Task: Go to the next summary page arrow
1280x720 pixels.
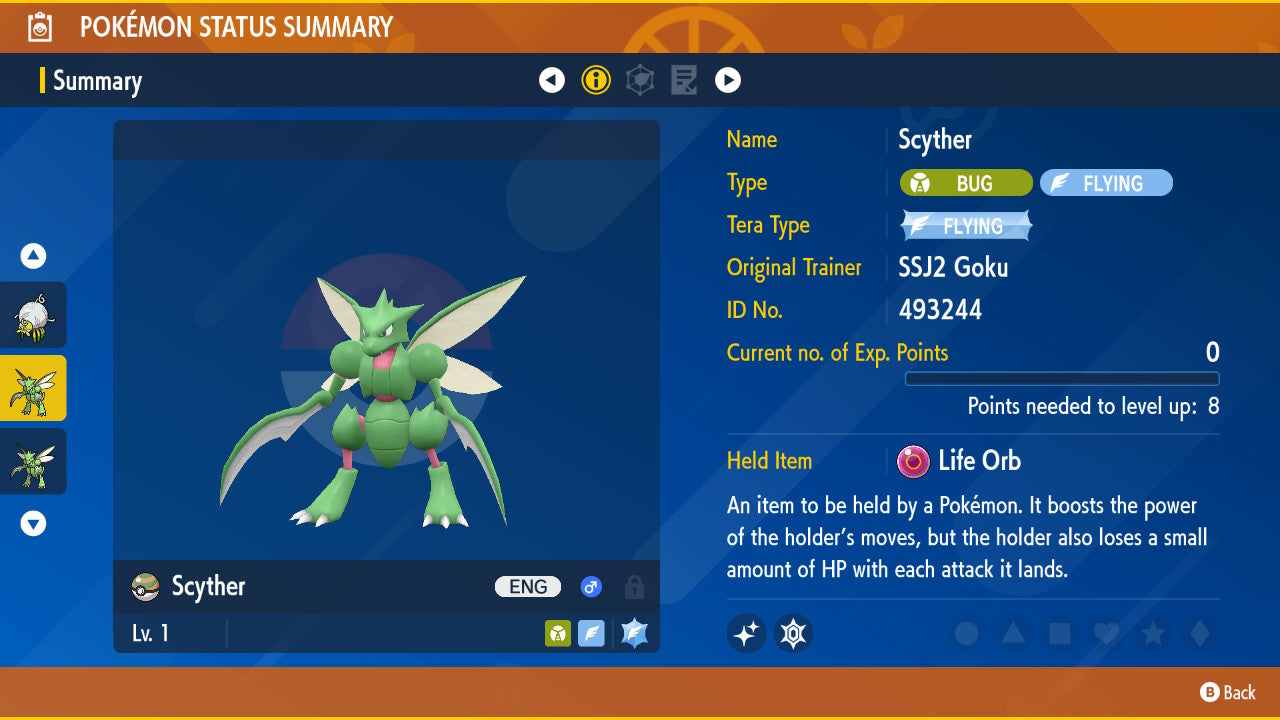Action: click(728, 80)
